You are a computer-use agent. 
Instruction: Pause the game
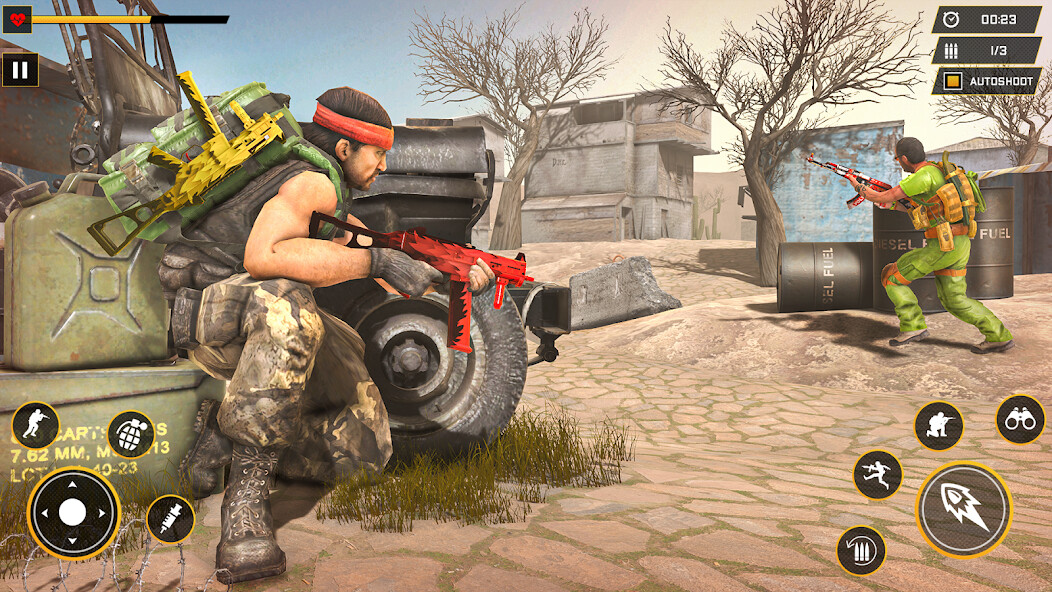point(20,70)
